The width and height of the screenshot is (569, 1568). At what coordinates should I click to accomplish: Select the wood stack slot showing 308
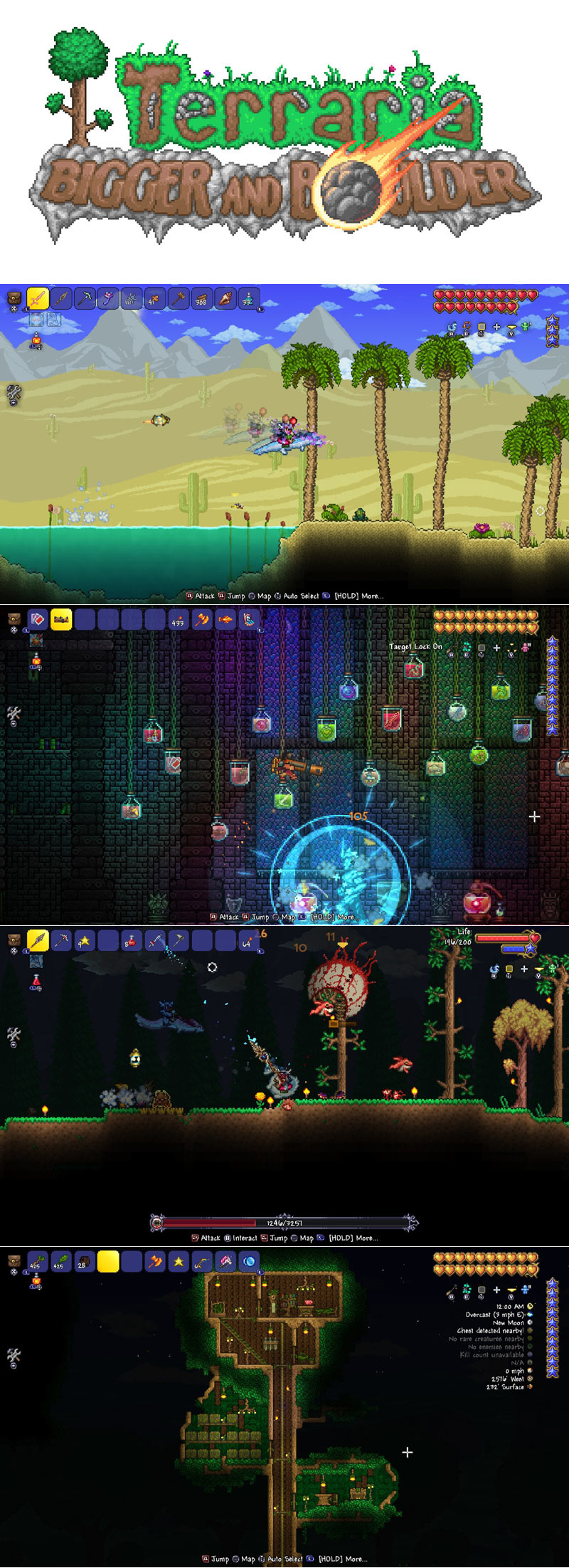(202, 299)
